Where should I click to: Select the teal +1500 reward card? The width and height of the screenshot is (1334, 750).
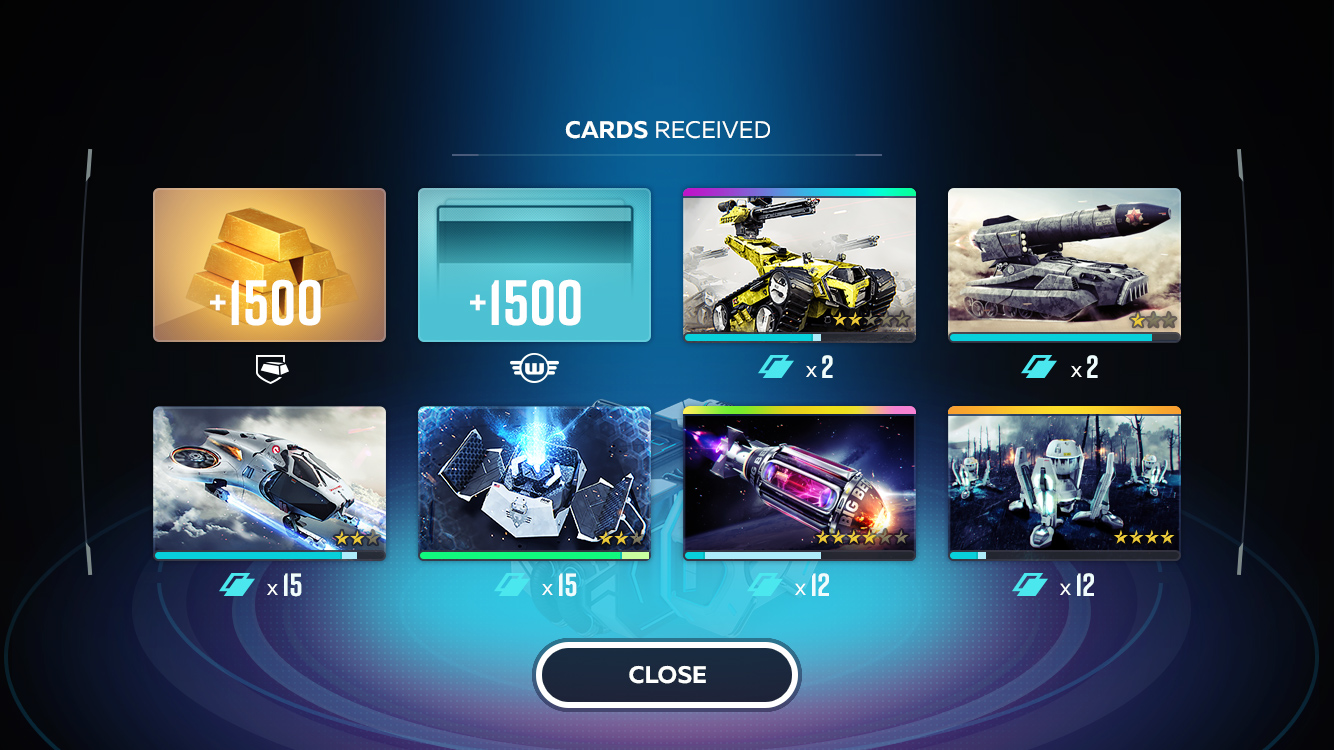534,265
